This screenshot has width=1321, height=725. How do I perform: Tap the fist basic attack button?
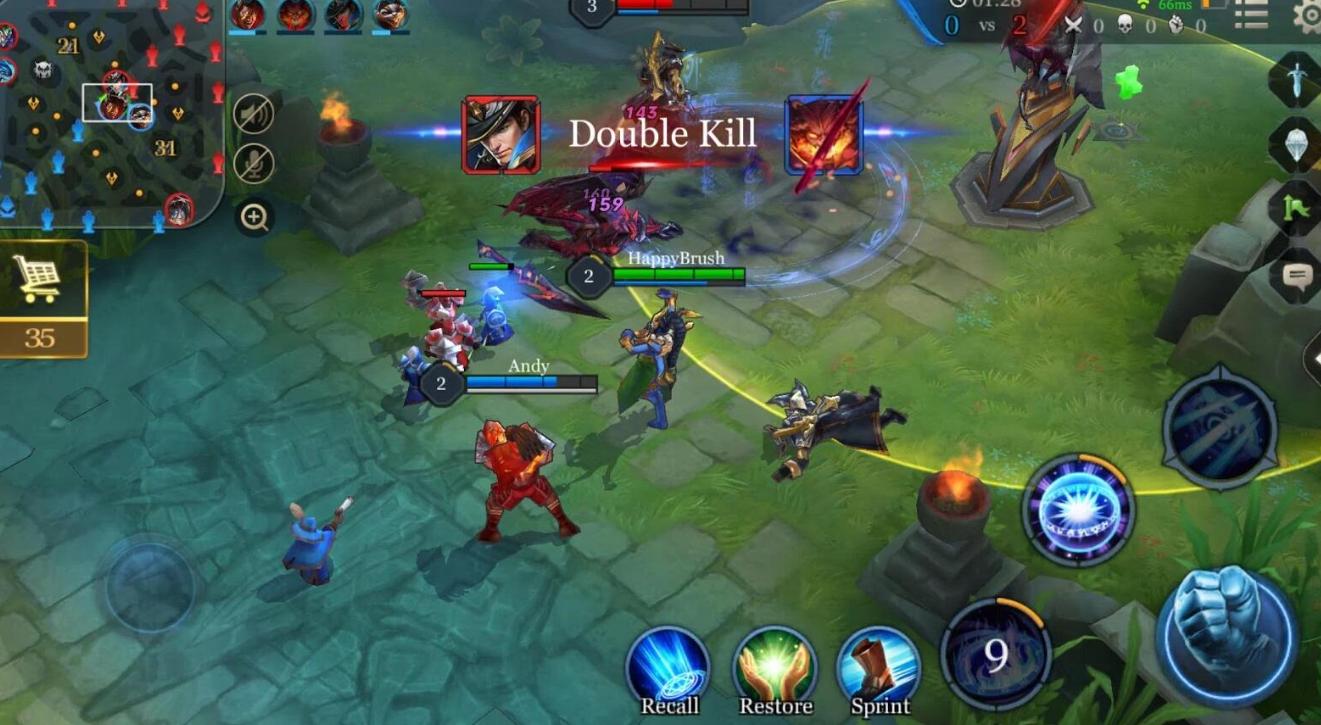(x=1227, y=636)
